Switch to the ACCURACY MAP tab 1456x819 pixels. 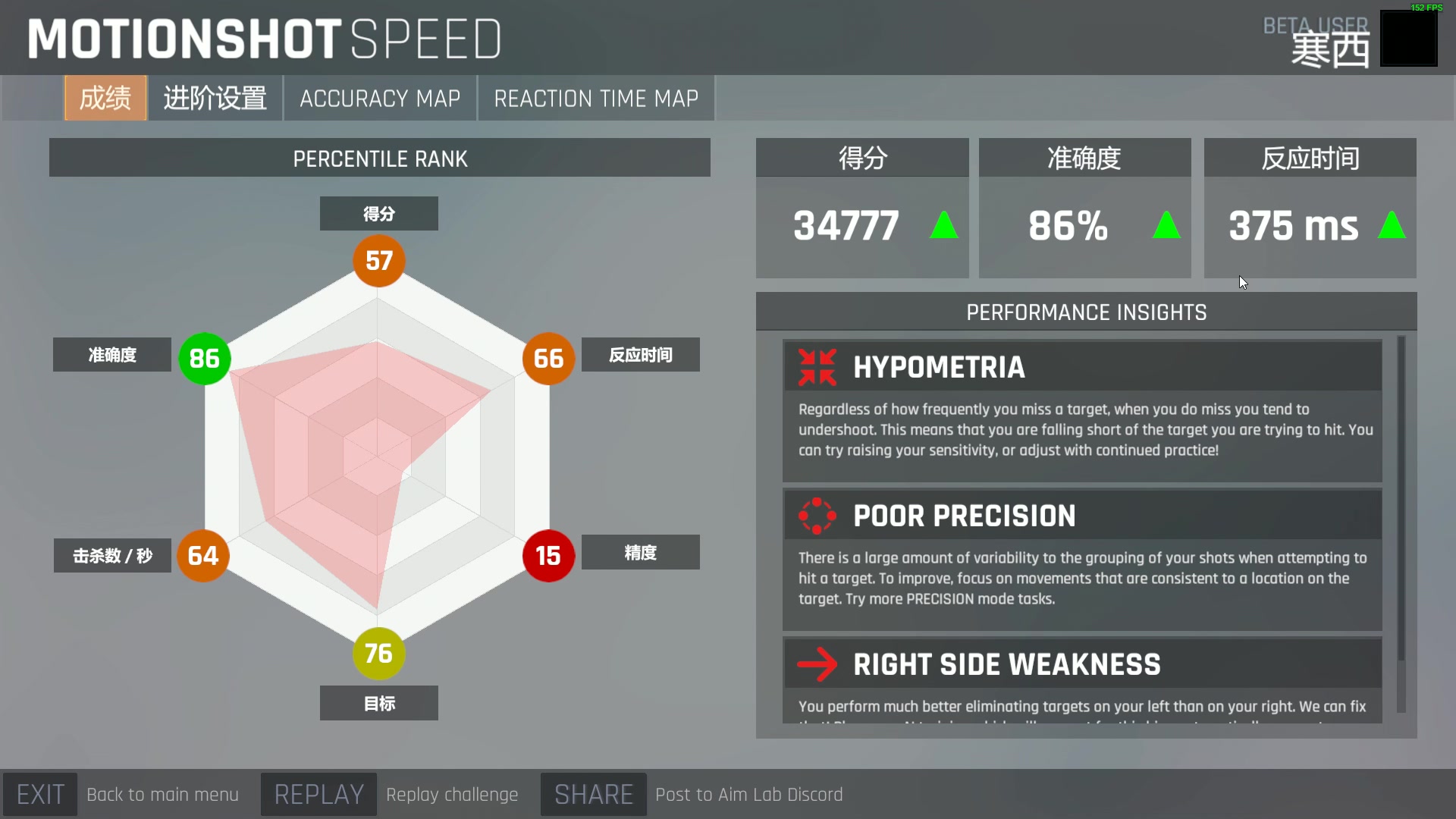point(379,98)
